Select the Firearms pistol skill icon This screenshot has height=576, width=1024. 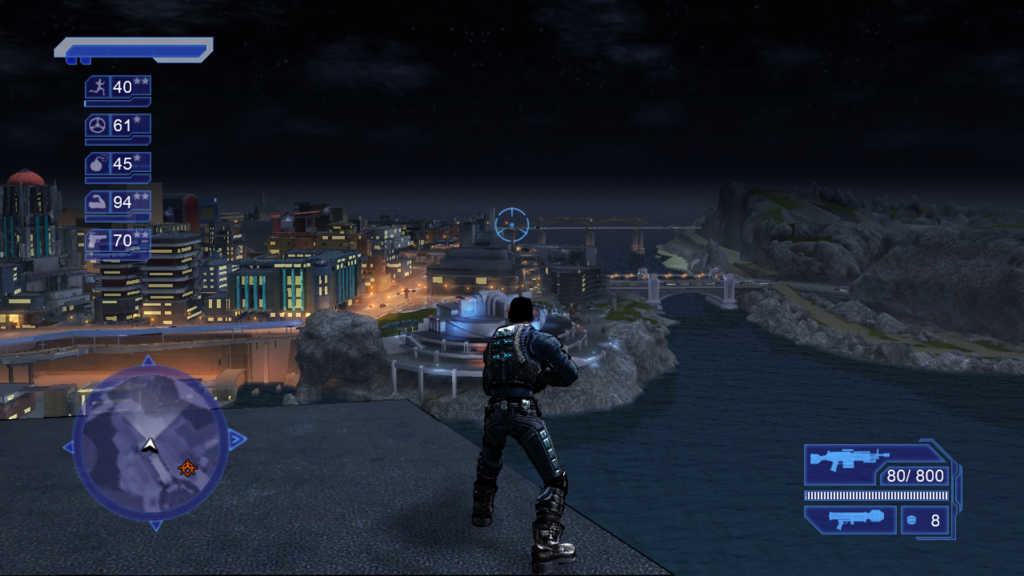coord(98,240)
